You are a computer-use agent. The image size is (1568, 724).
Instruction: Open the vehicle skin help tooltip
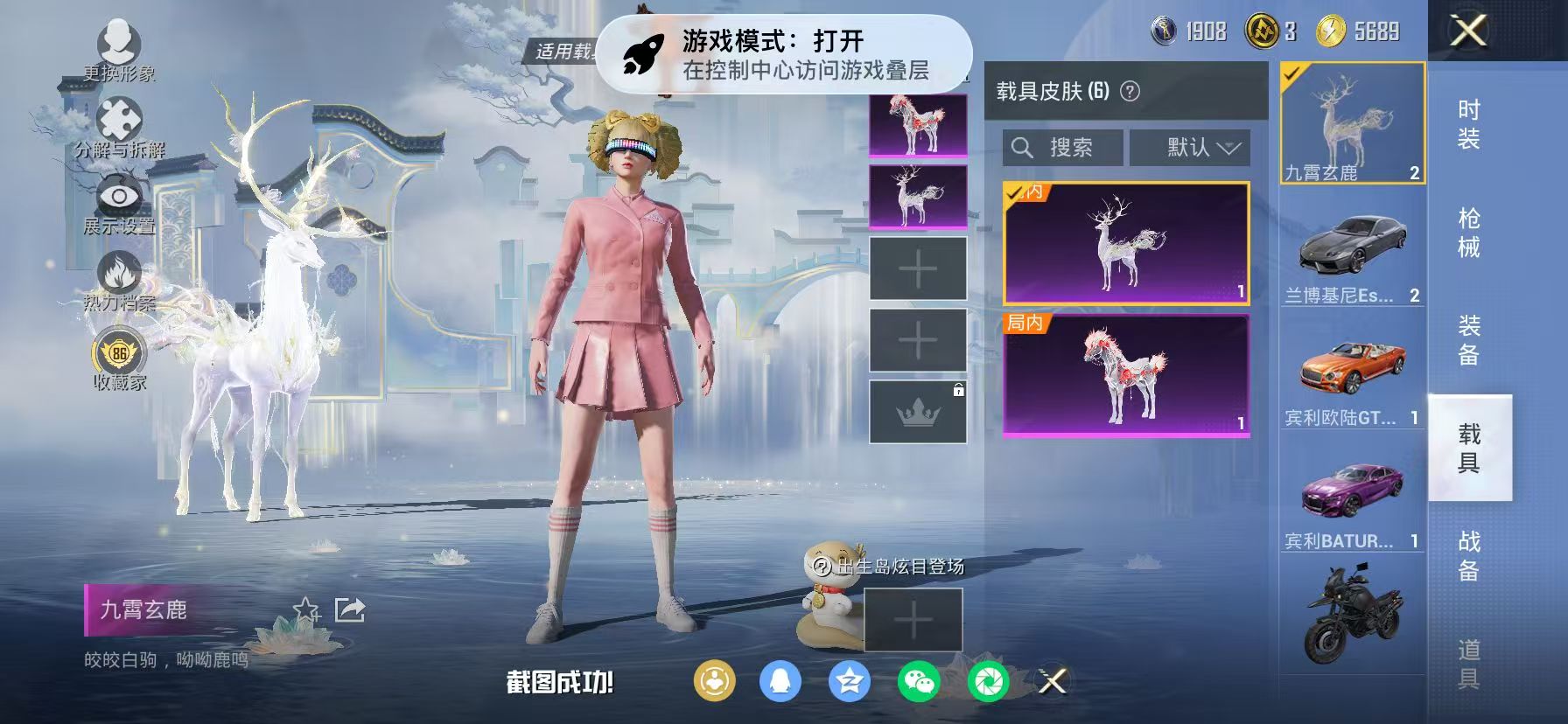tap(1129, 93)
